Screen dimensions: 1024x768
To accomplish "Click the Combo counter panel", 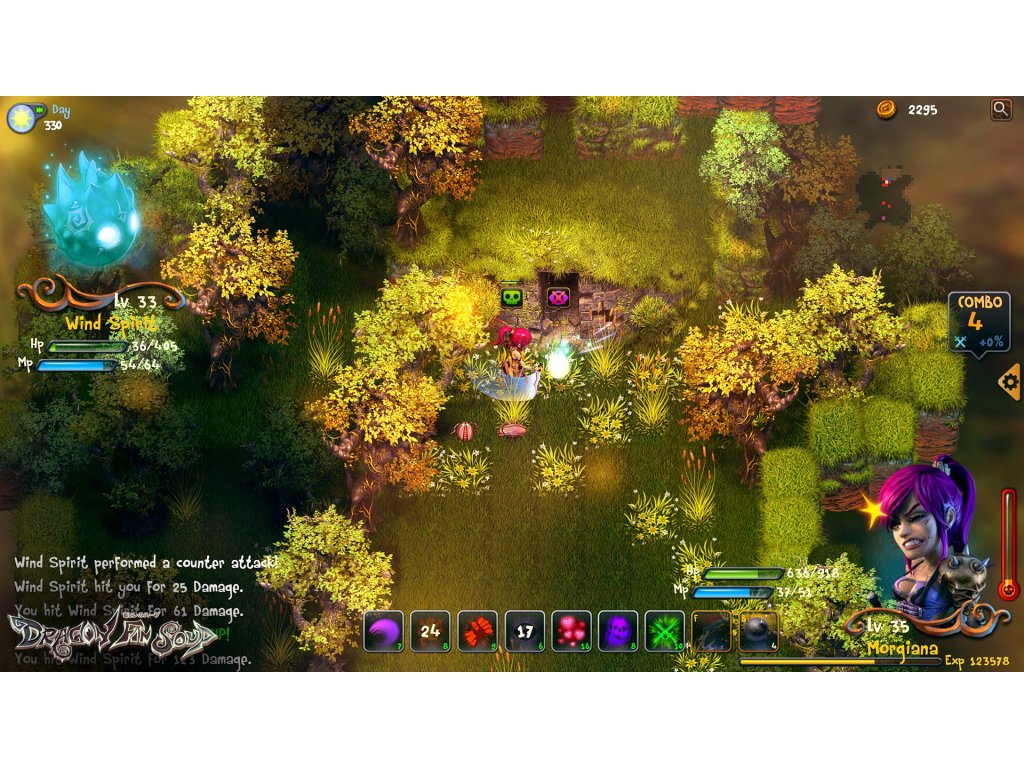I will pyautogui.click(x=979, y=321).
